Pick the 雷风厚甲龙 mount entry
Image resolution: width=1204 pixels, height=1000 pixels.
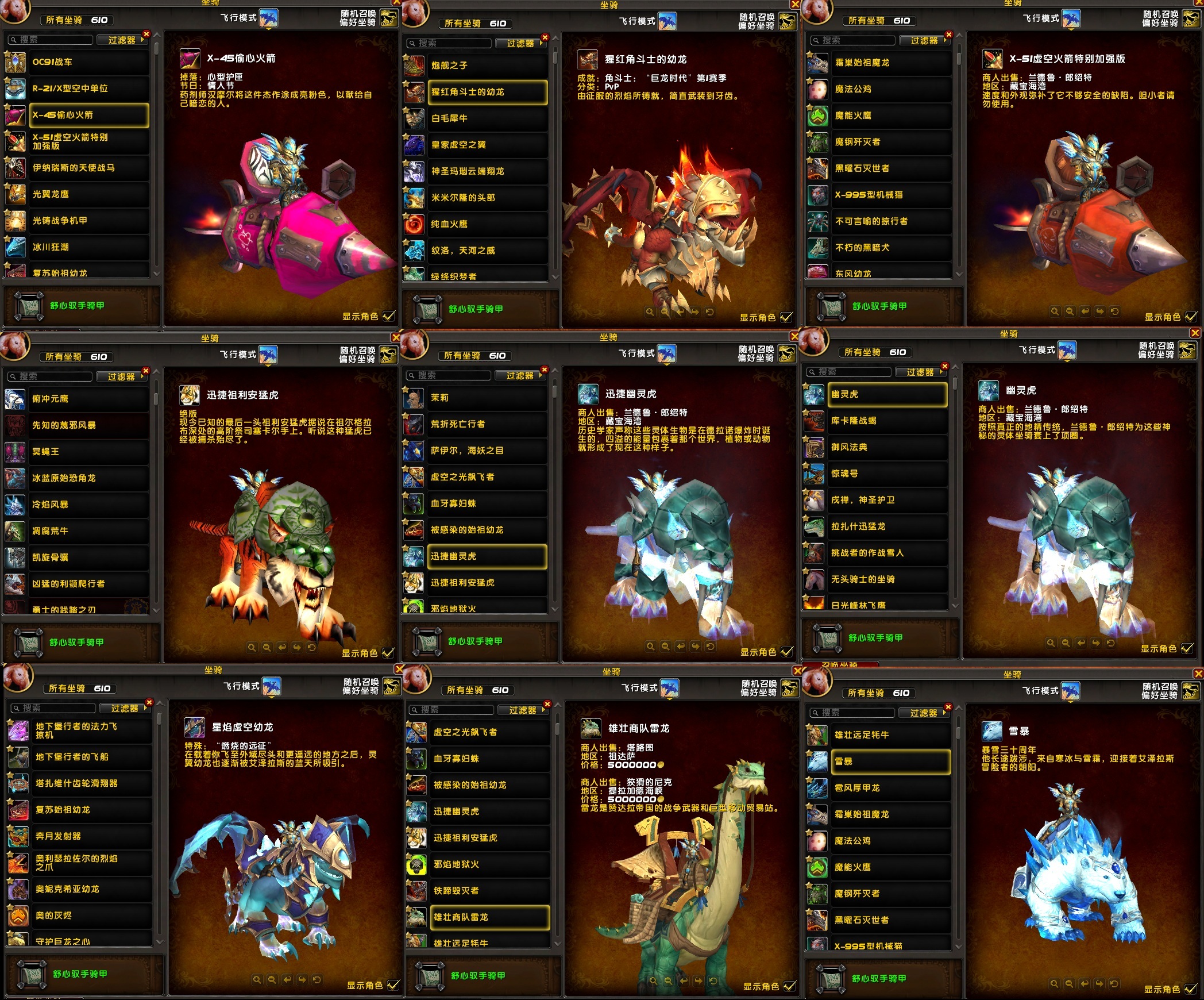[x=889, y=788]
